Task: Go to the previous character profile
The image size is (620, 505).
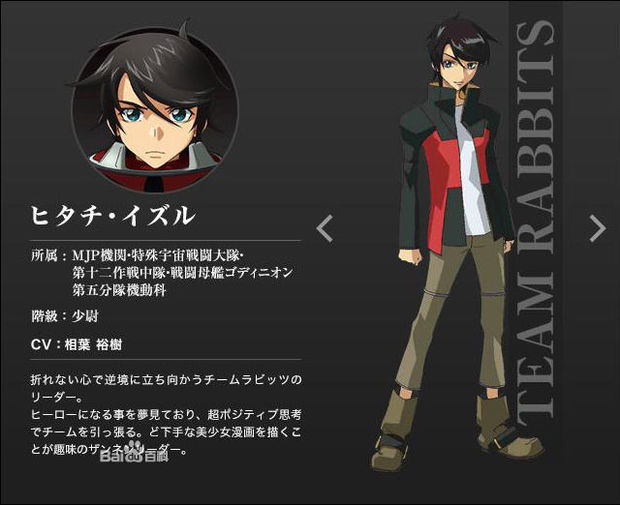Action: (x=324, y=228)
